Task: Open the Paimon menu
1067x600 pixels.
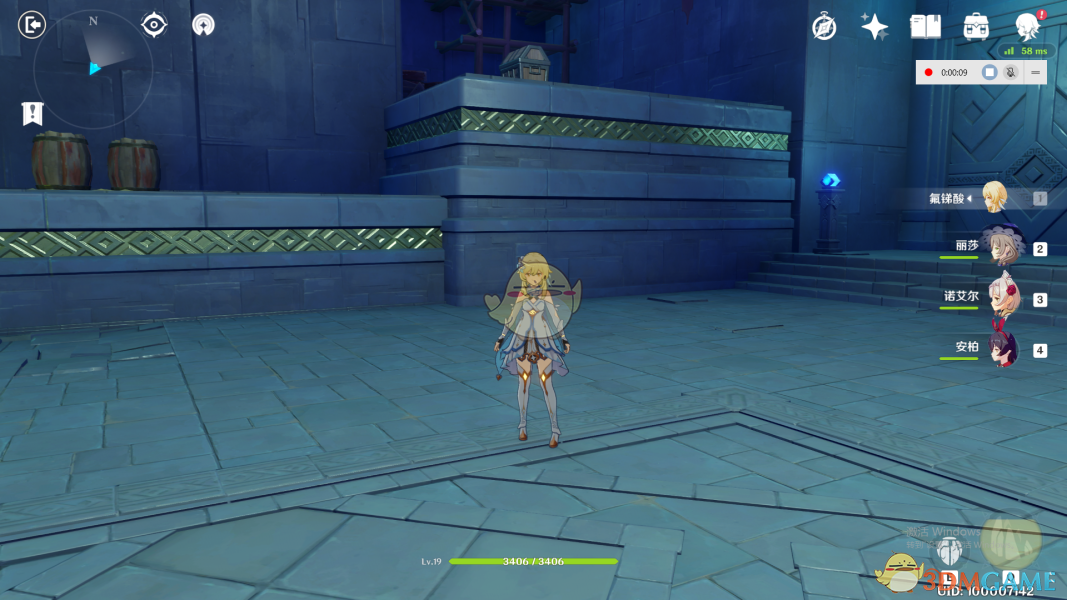Action: pyautogui.click(x=1027, y=27)
